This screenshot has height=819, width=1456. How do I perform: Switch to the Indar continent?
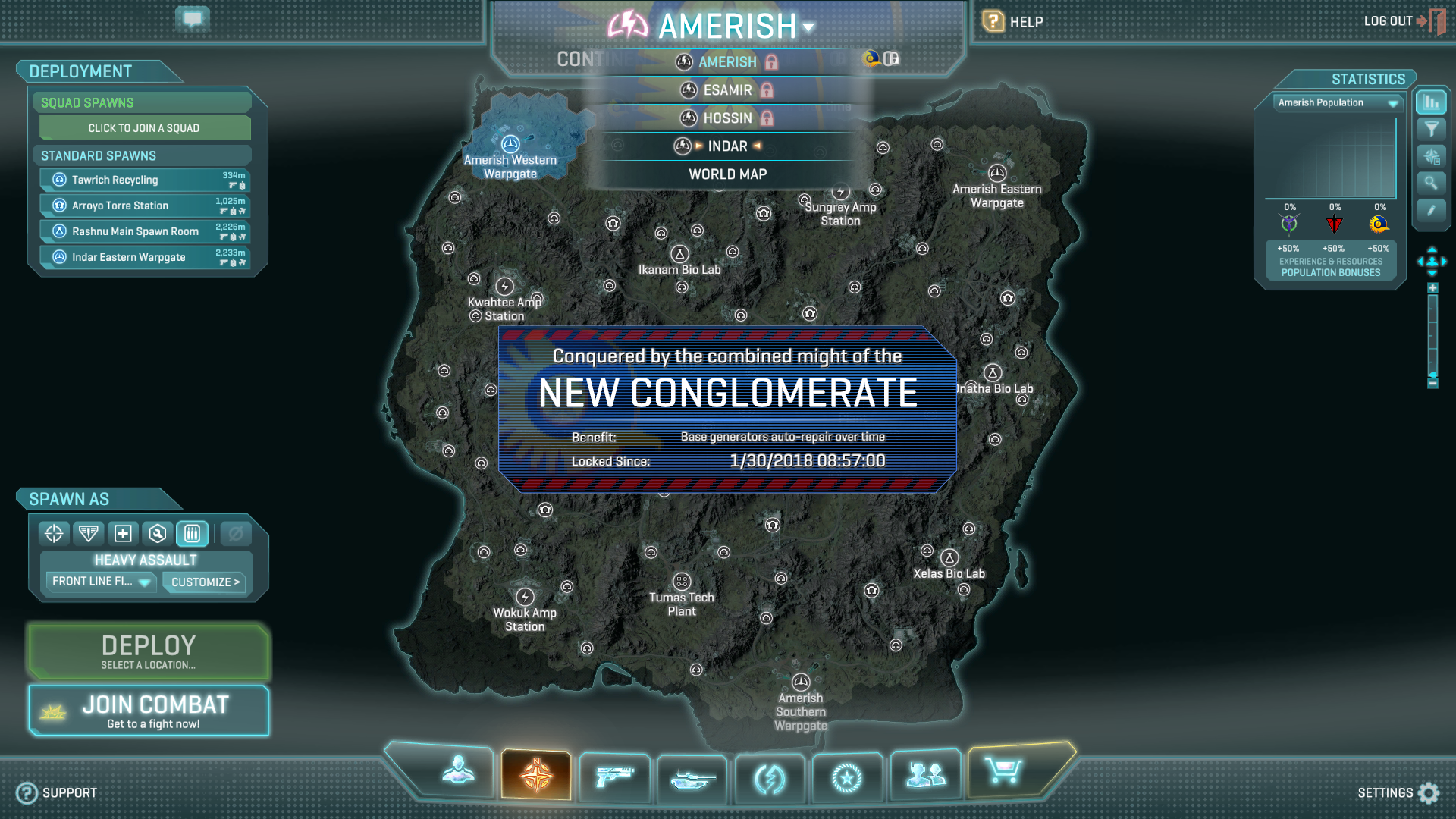[727, 146]
